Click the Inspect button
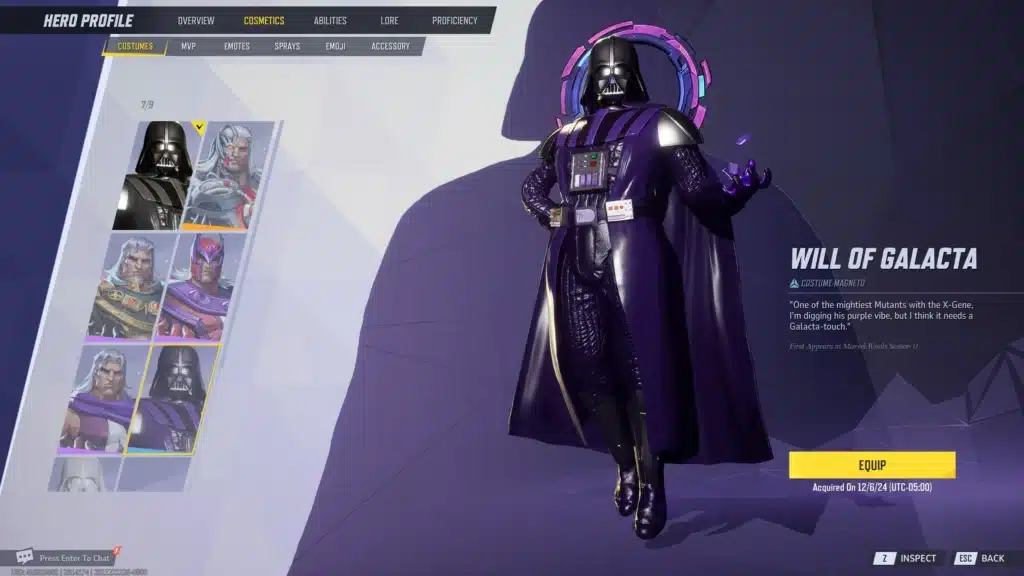Image resolution: width=1024 pixels, height=576 pixels. (x=906, y=558)
